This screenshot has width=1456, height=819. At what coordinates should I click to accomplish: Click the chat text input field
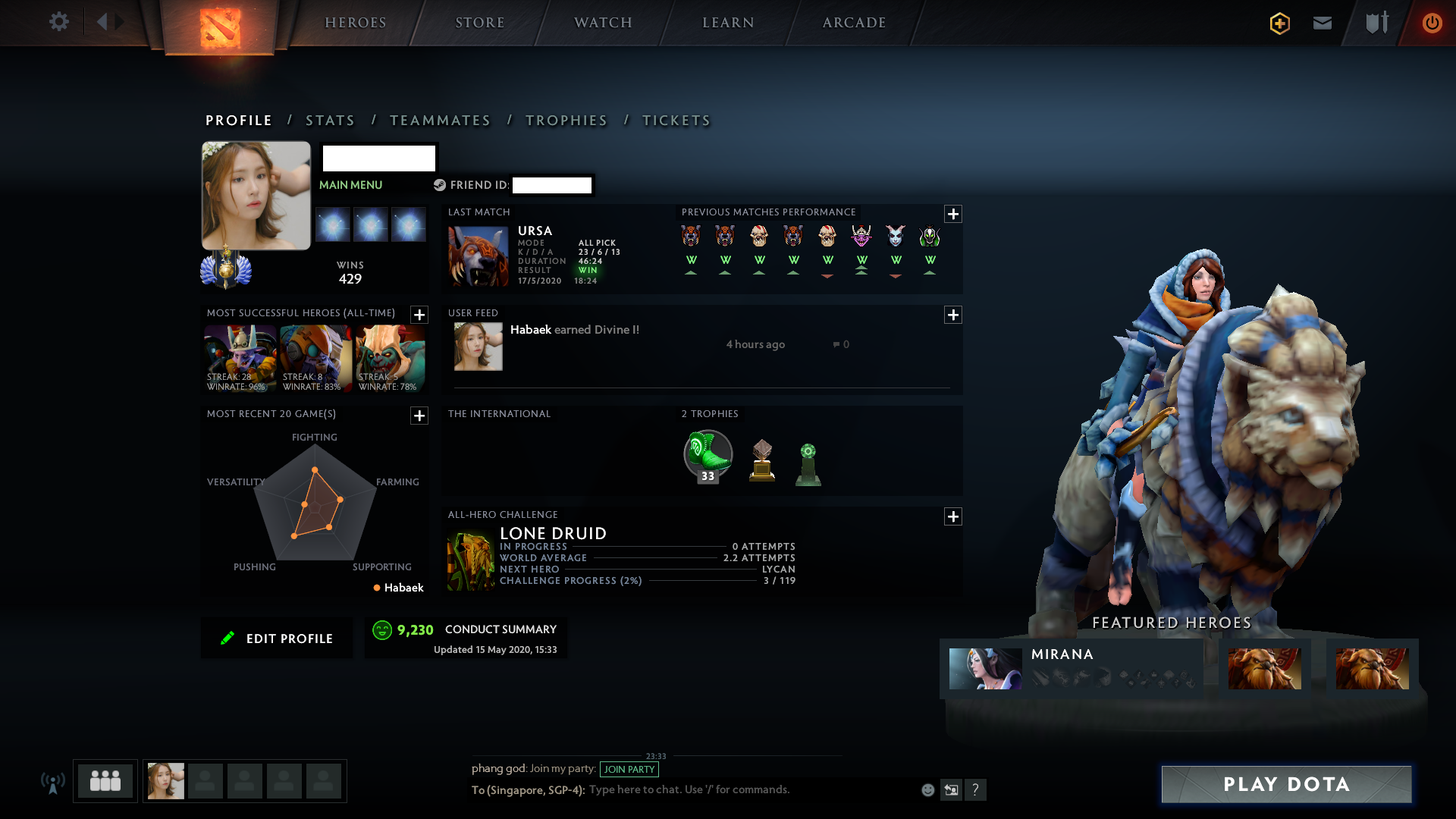(751, 789)
